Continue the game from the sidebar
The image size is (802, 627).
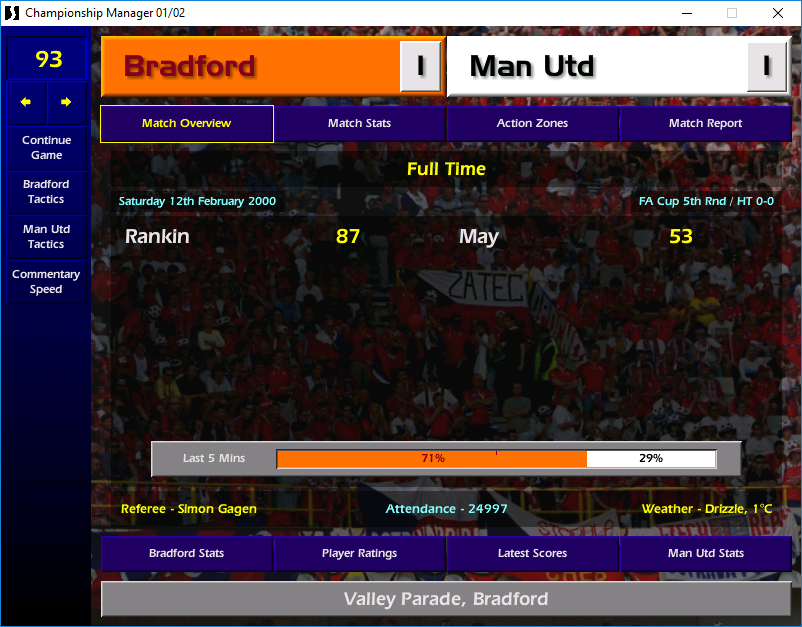pyautogui.click(x=46, y=148)
